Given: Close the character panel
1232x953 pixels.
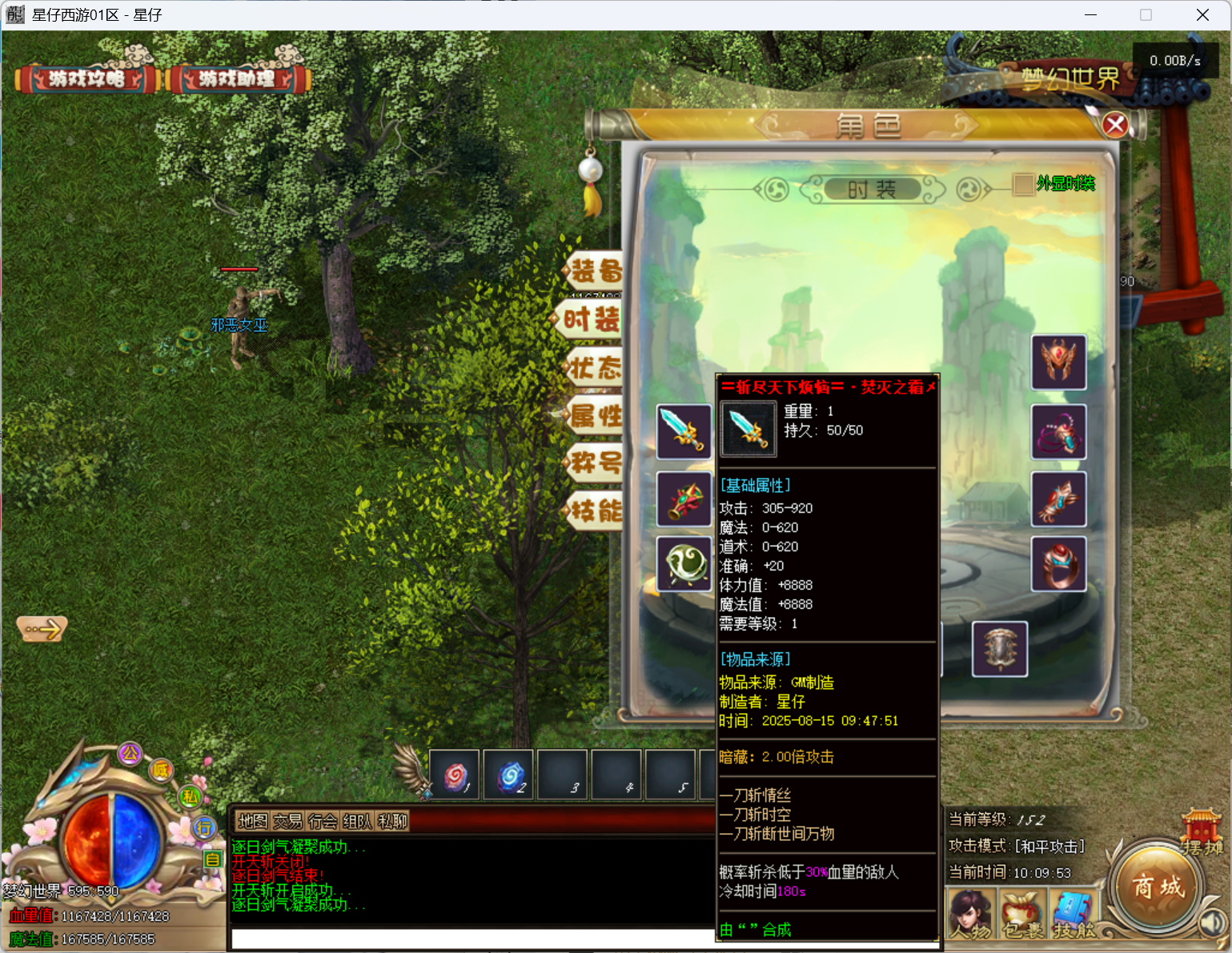Looking at the screenshot, I should pyautogui.click(x=1114, y=125).
